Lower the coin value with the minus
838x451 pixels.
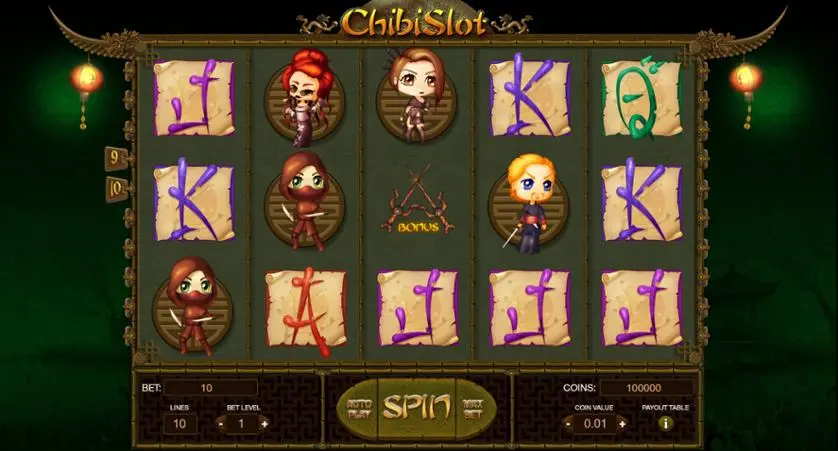pyautogui.click(x=568, y=423)
